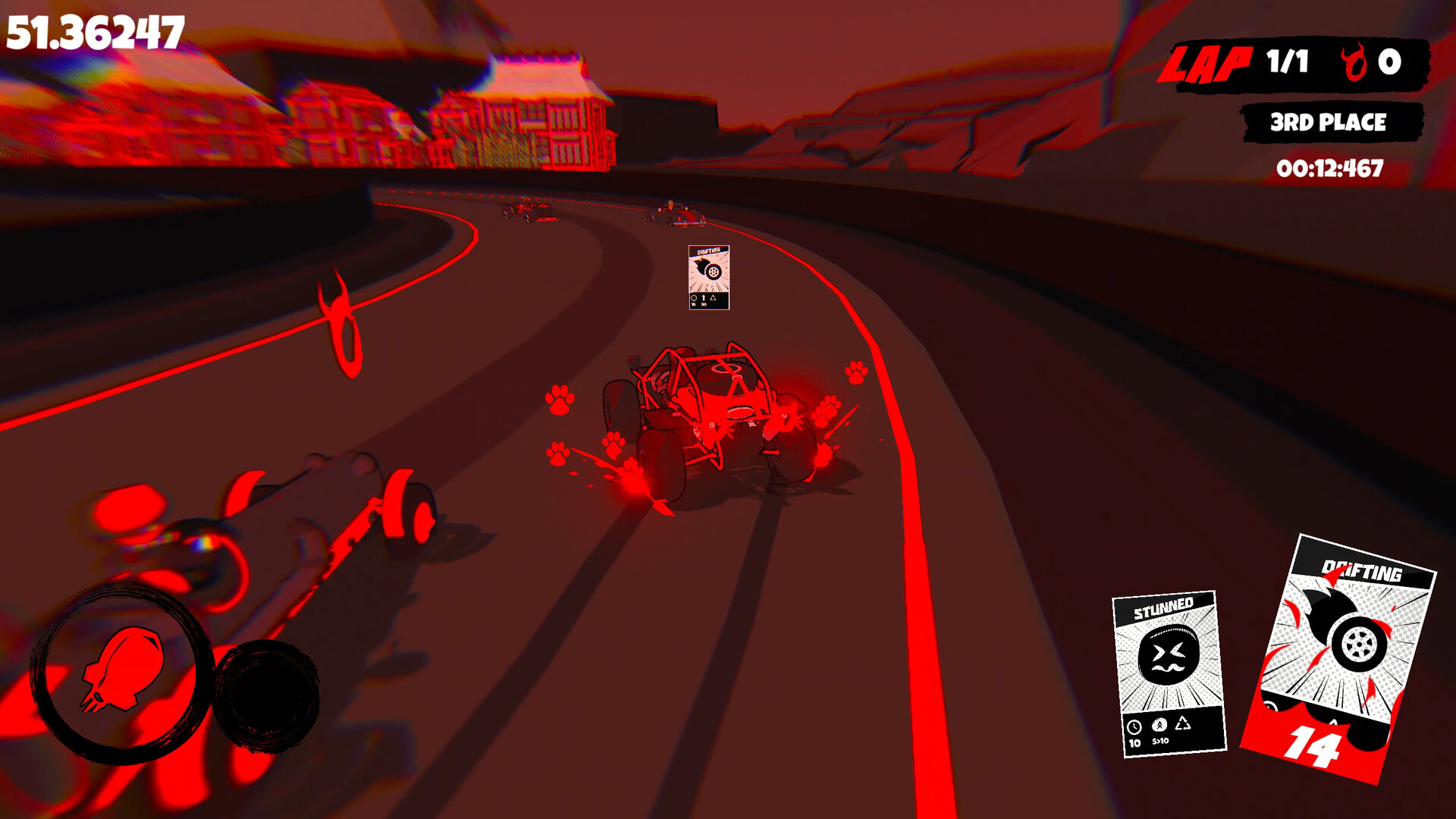This screenshot has width=1456, height=819.
Task: Click the double-arrow speed icon on the Stunned card
Action: (1159, 726)
